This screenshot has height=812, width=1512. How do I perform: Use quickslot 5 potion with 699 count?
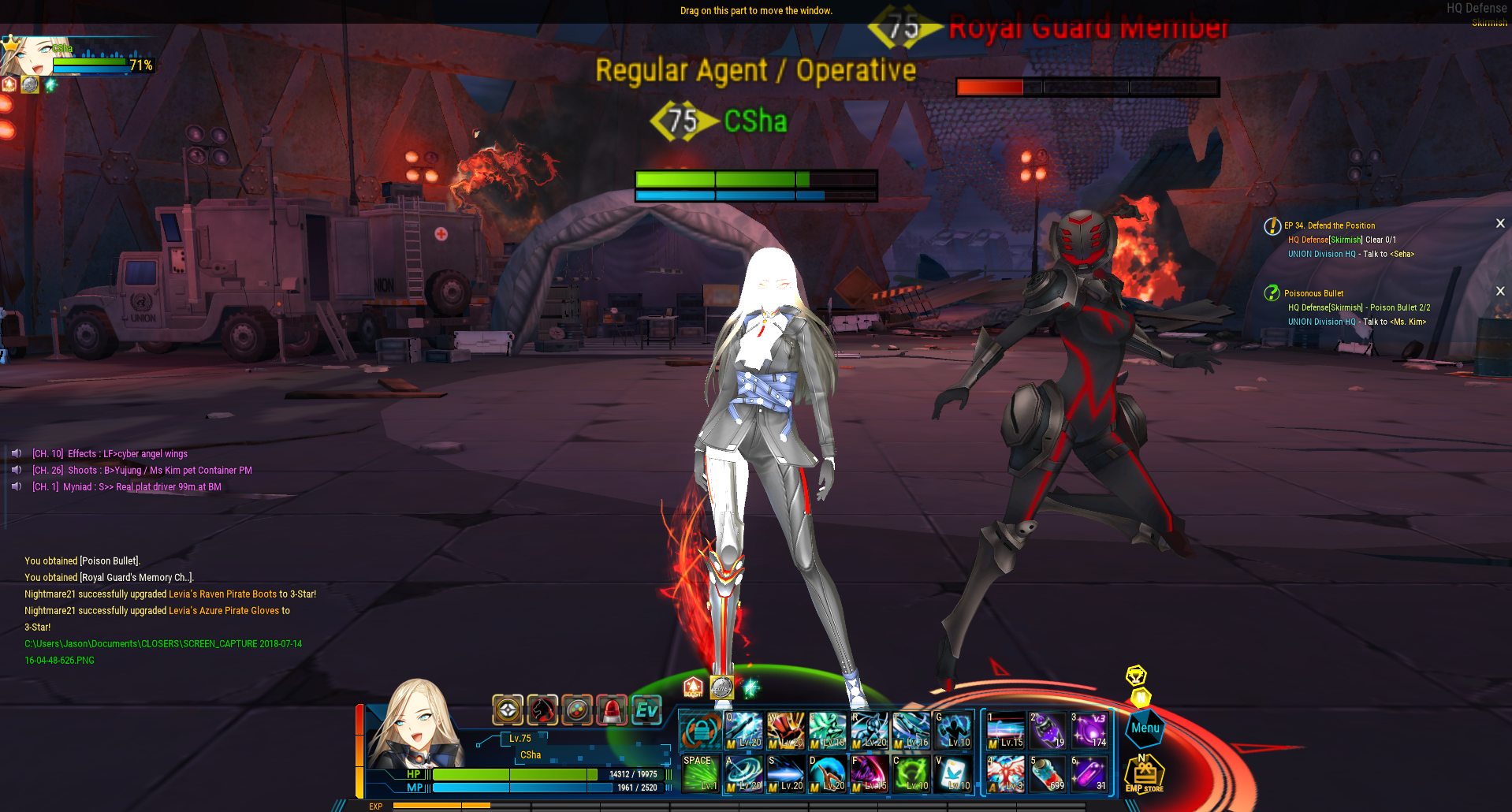[x=1047, y=773]
